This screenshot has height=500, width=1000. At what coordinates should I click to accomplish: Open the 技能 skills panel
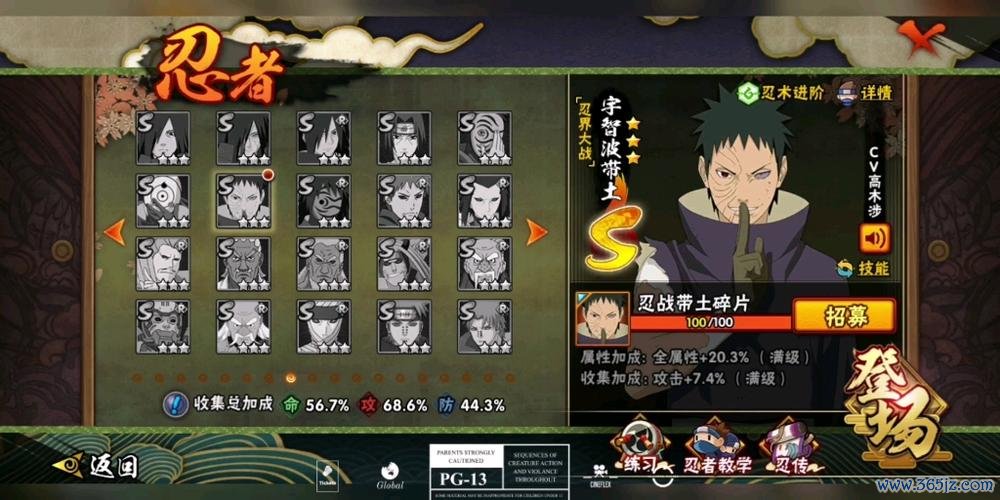[x=865, y=268]
